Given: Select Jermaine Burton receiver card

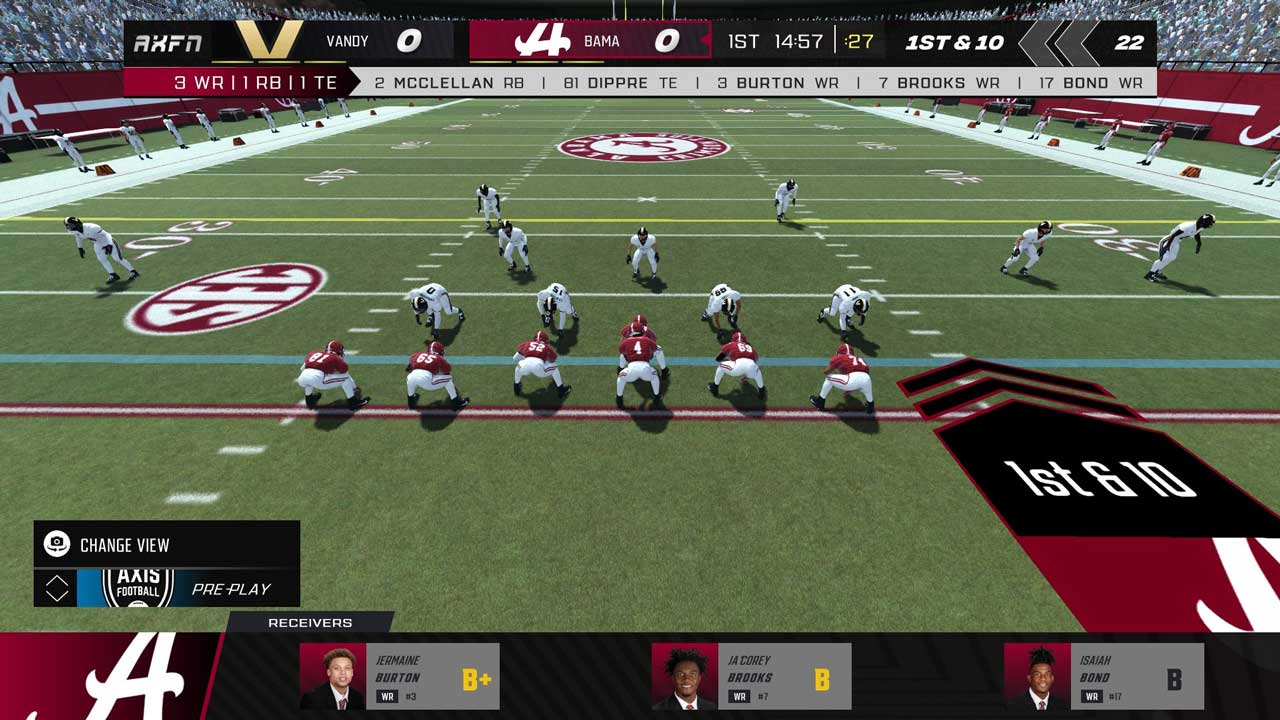Looking at the screenshot, I should [399, 677].
